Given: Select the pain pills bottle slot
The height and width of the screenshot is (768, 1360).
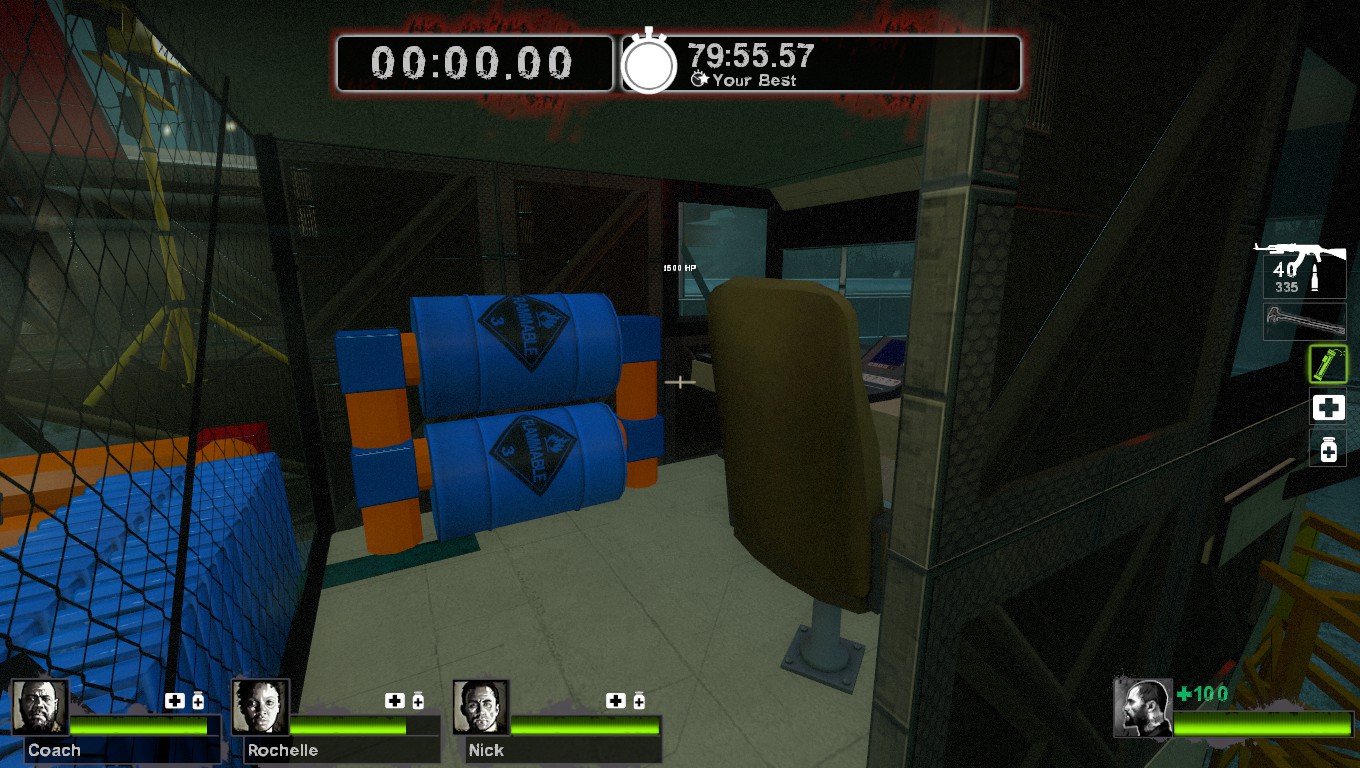Looking at the screenshot, I should tap(1328, 450).
